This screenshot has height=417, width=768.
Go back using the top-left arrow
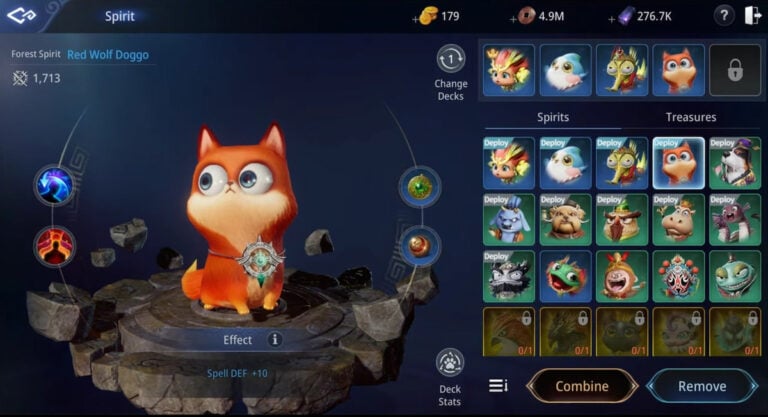(x=23, y=16)
